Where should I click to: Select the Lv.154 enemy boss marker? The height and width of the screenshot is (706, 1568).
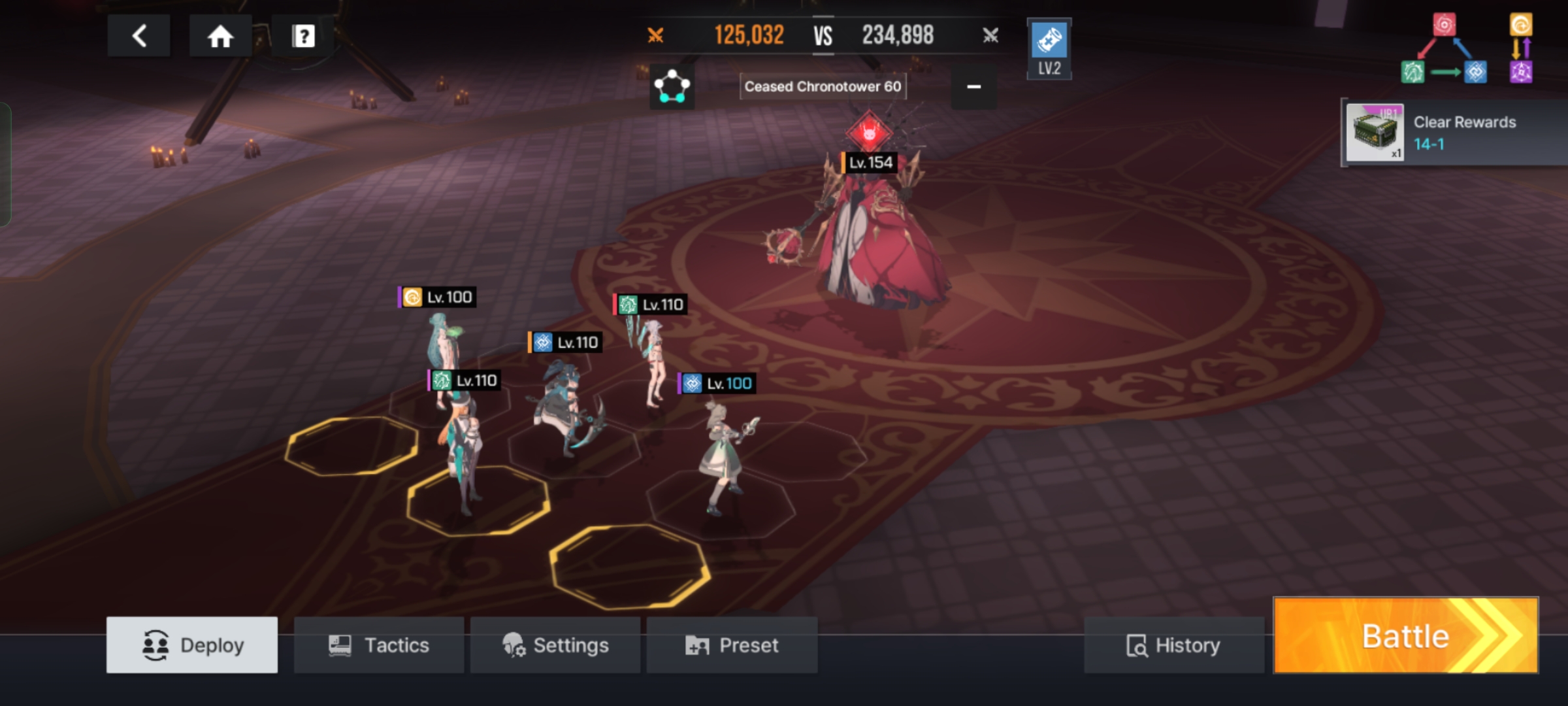point(869,134)
